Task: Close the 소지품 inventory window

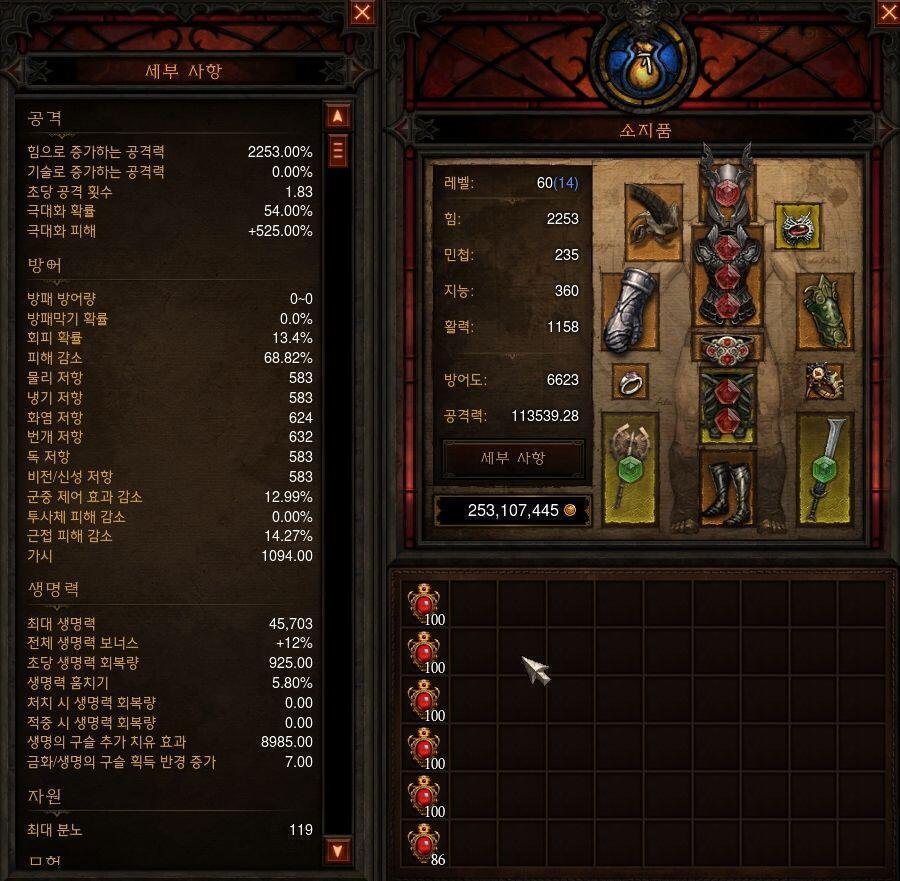Action: click(x=888, y=13)
